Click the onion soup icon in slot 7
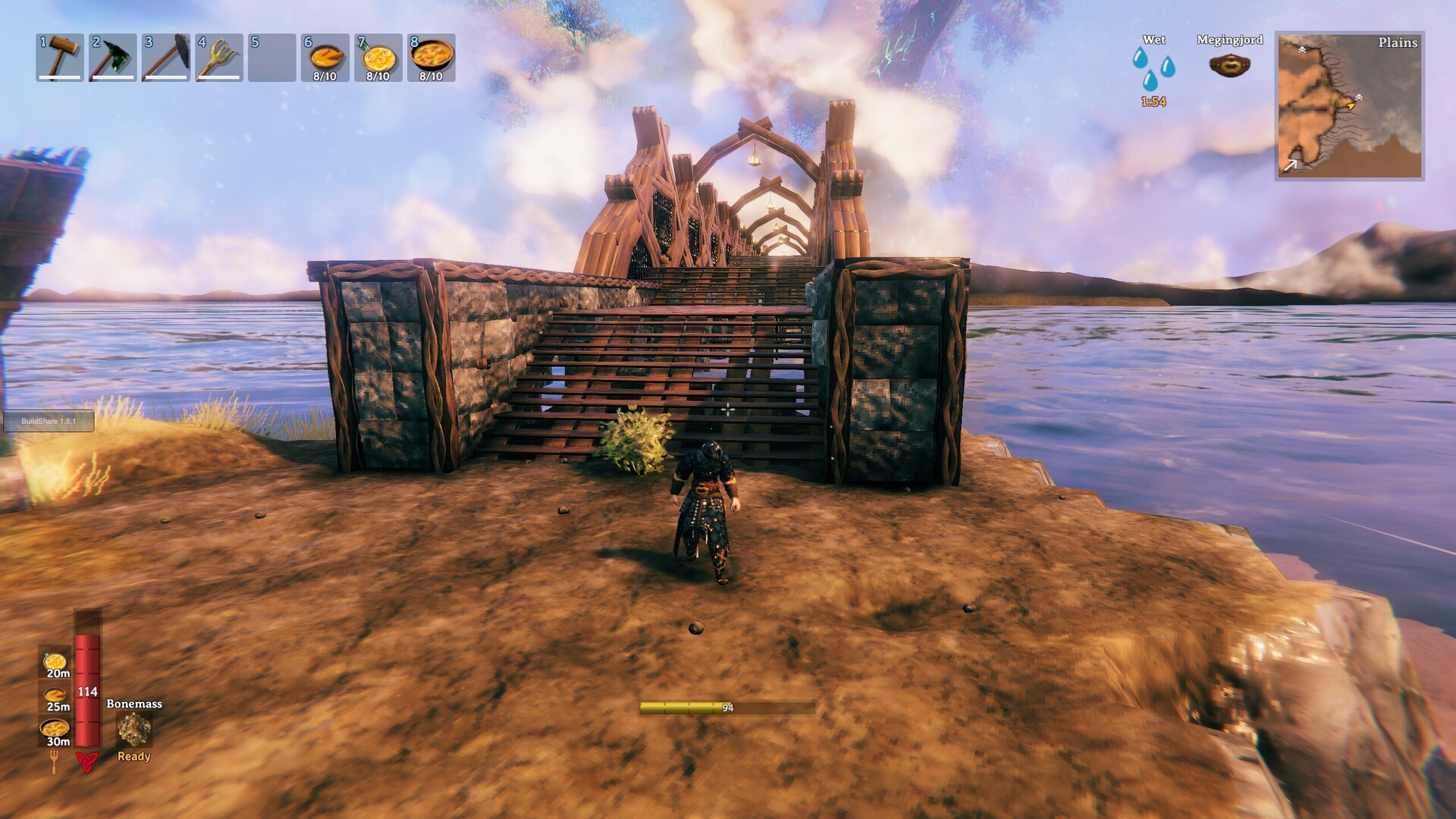1456x819 pixels. coord(377,56)
